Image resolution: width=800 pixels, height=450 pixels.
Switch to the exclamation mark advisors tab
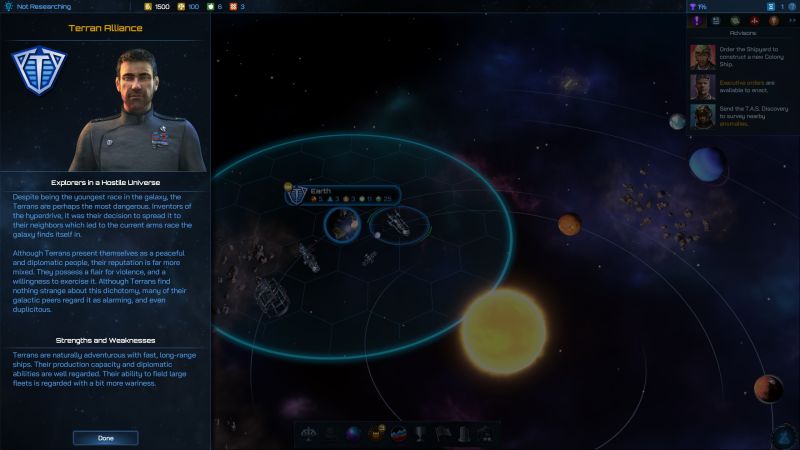point(698,20)
